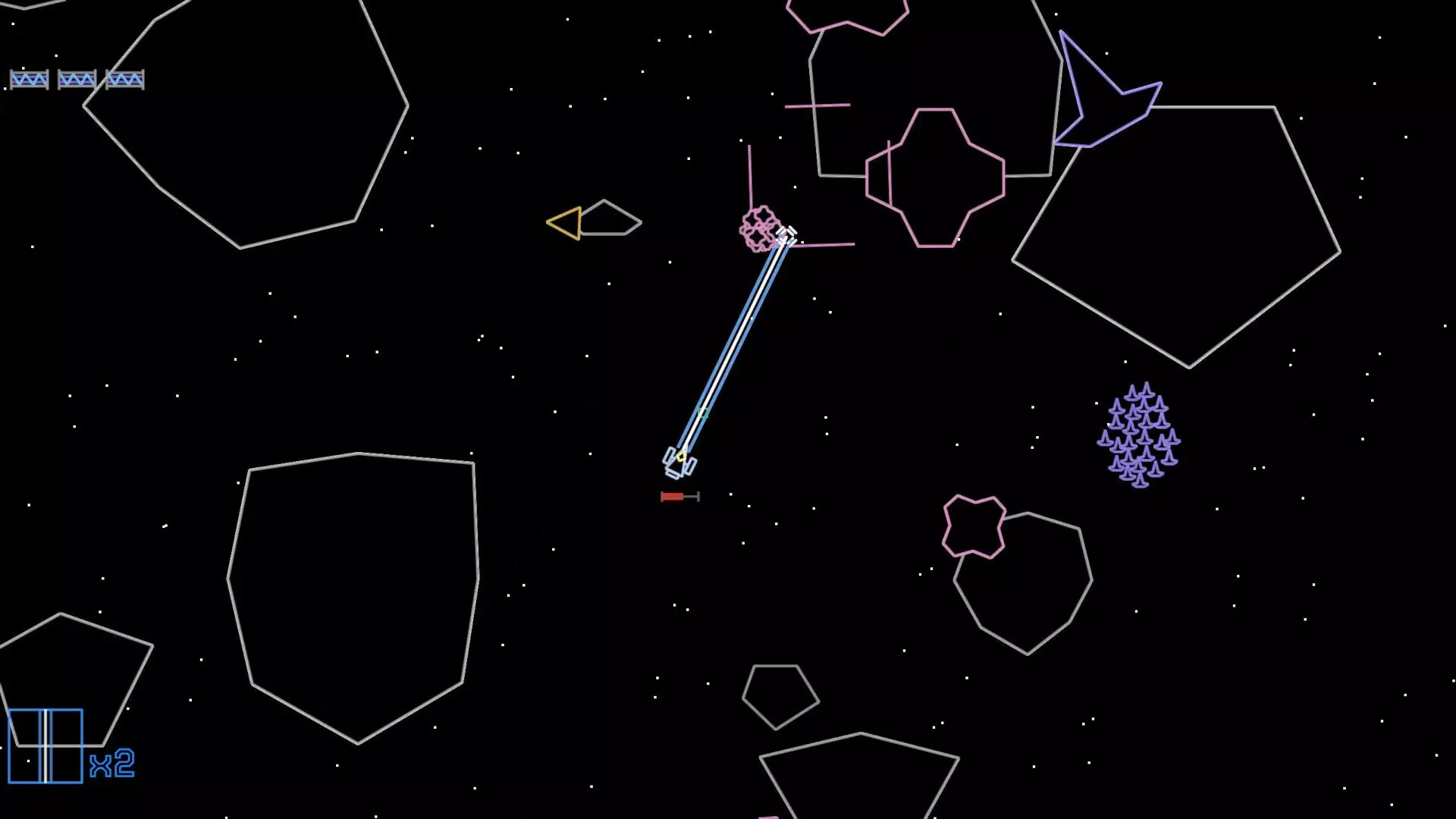
Task: Select the player ship with yellow cockpit
Action: [x=680, y=459]
